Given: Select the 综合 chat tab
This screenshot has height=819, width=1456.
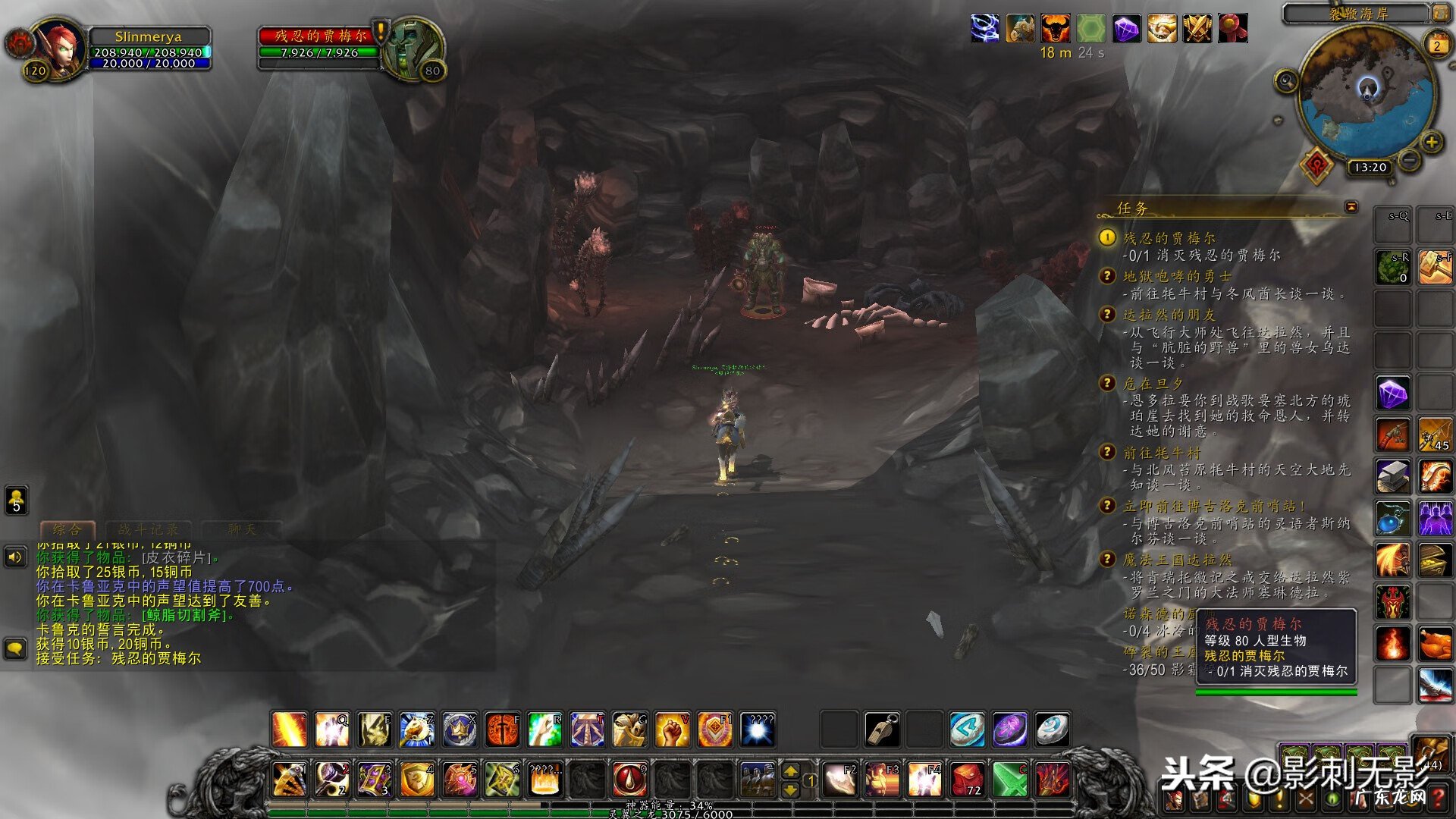Looking at the screenshot, I should click(x=67, y=529).
